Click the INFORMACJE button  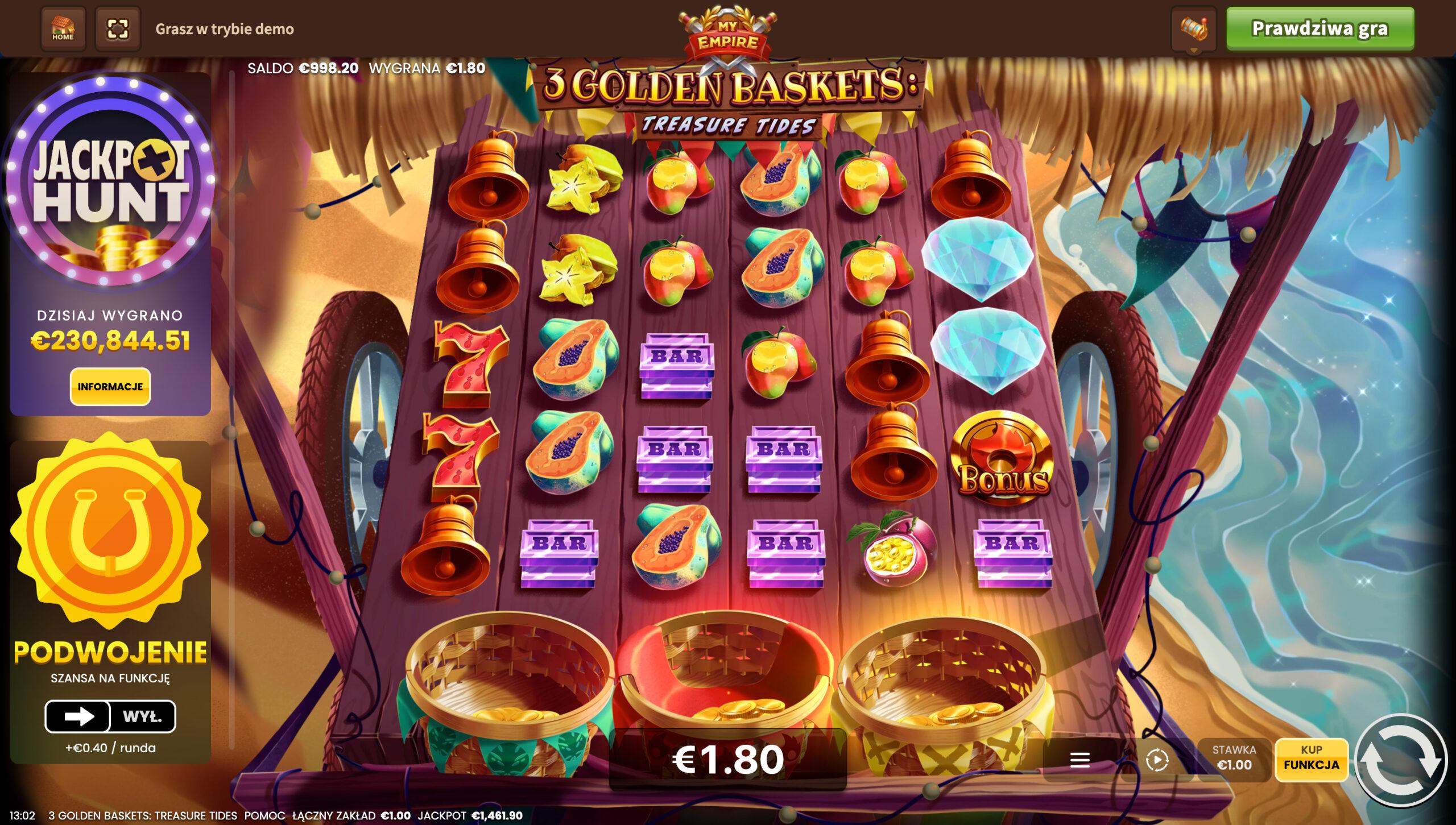(110, 386)
